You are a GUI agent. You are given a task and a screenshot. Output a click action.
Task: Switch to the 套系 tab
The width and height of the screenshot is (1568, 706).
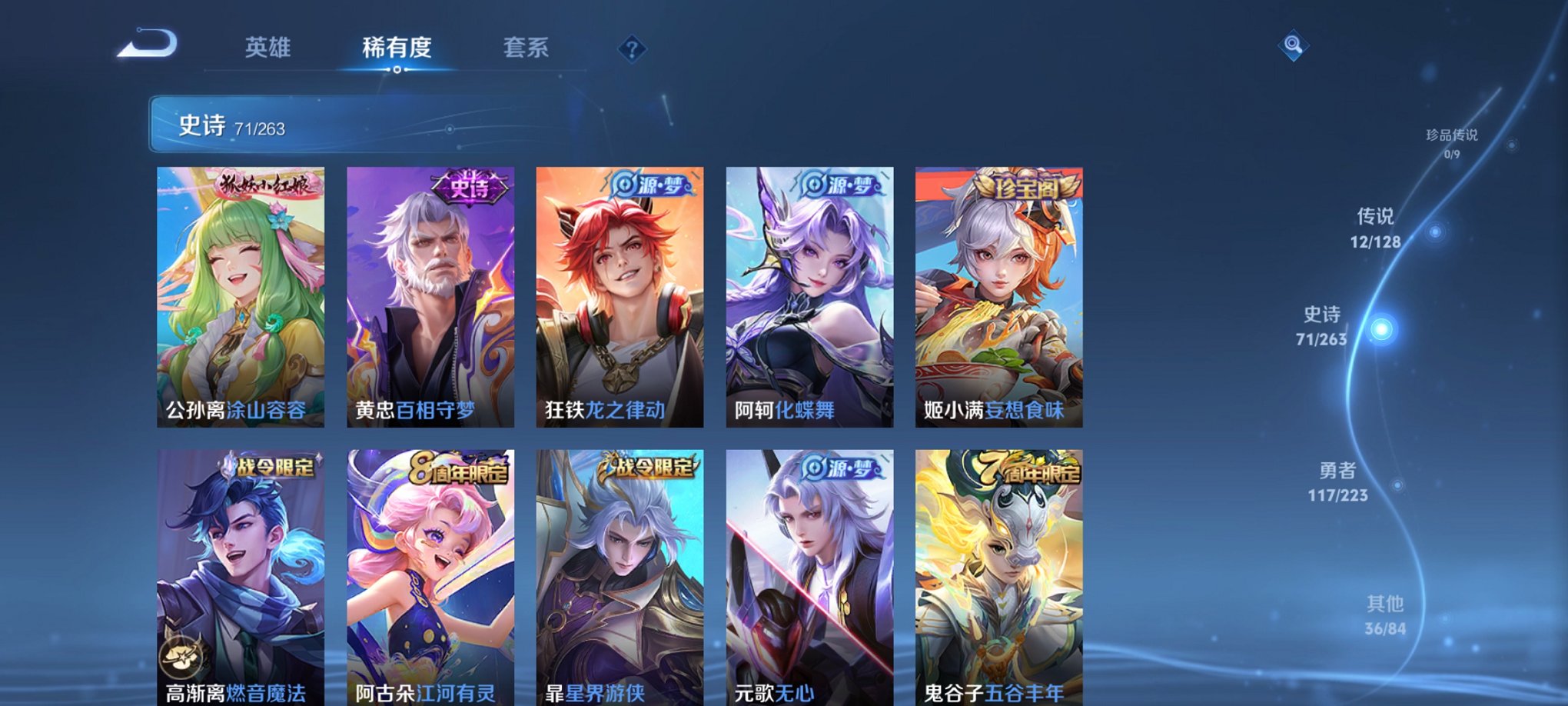[x=527, y=48]
